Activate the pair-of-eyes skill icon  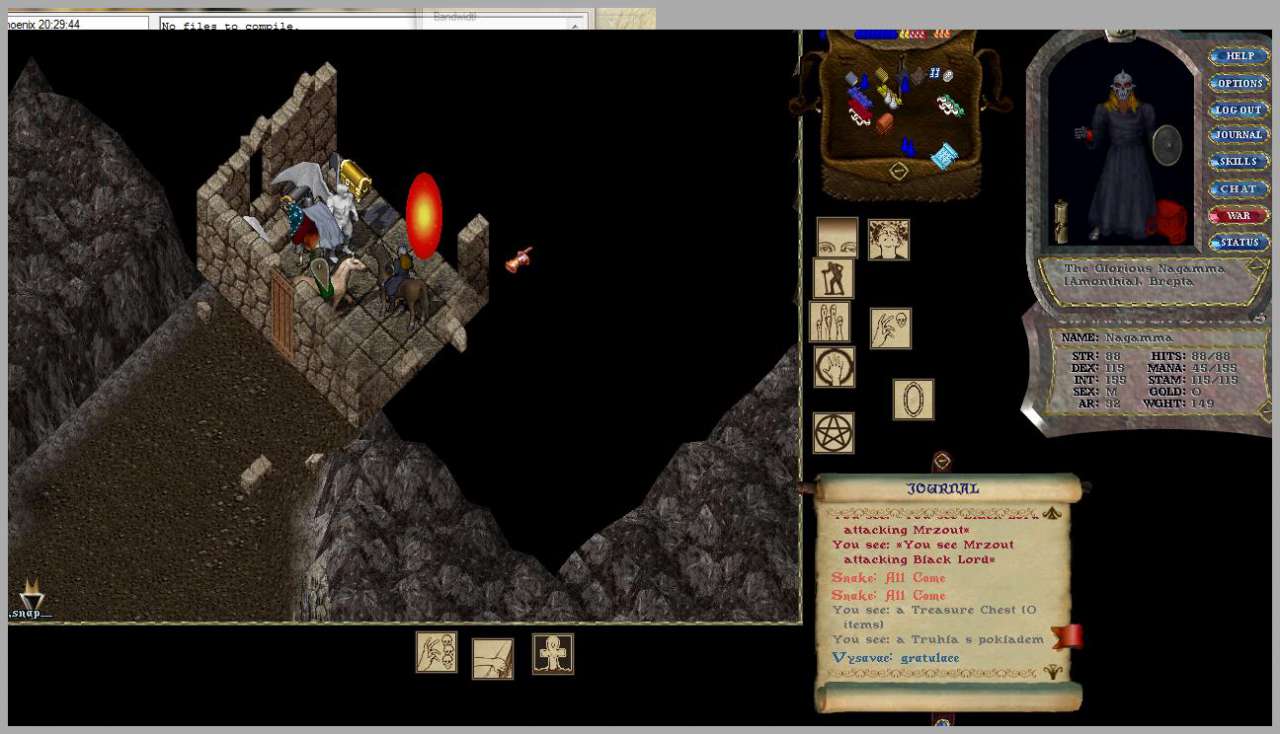pyautogui.click(x=838, y=238)
